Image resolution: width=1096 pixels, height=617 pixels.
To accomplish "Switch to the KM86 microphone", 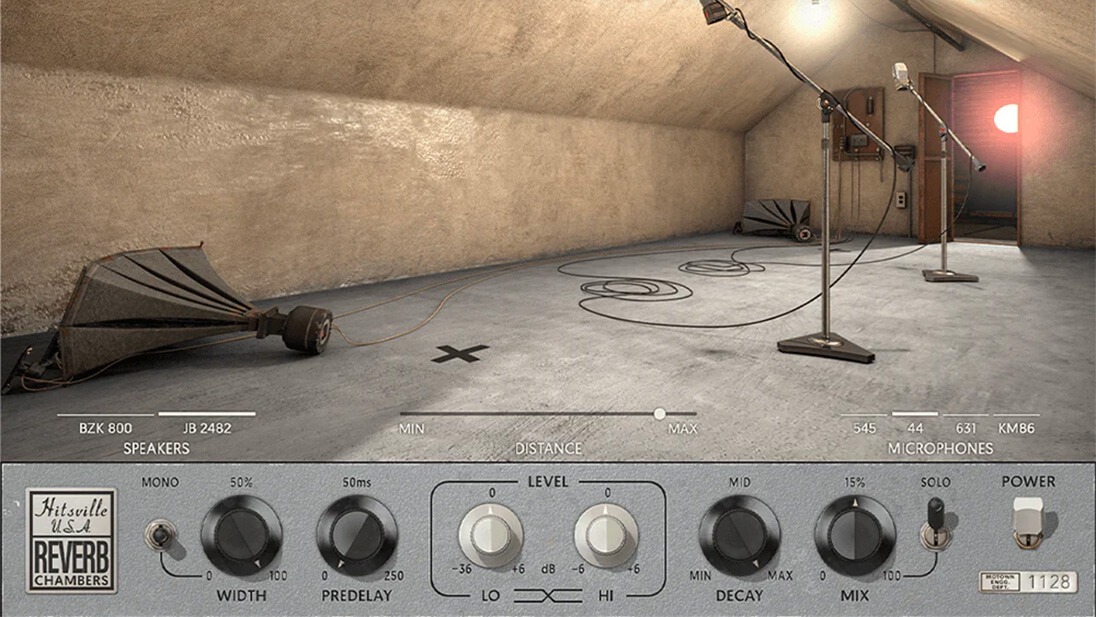I will click(1015, 428).
